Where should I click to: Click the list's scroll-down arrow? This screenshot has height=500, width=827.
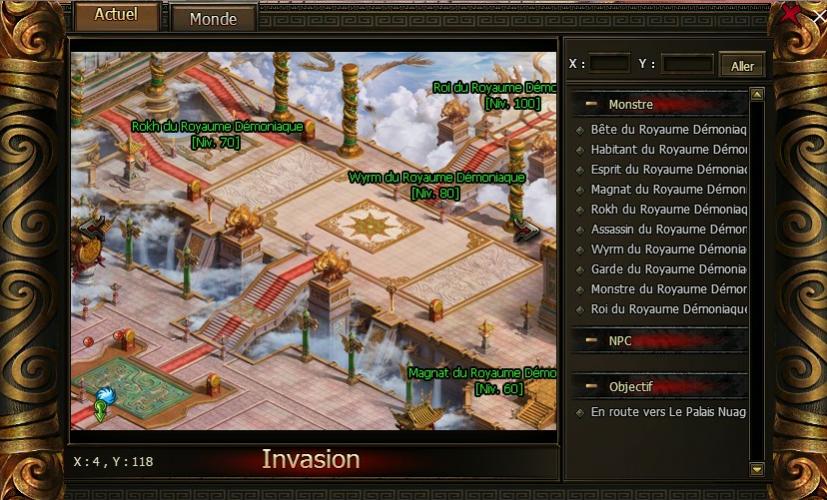pyautogui.click(x=757, y=468)
